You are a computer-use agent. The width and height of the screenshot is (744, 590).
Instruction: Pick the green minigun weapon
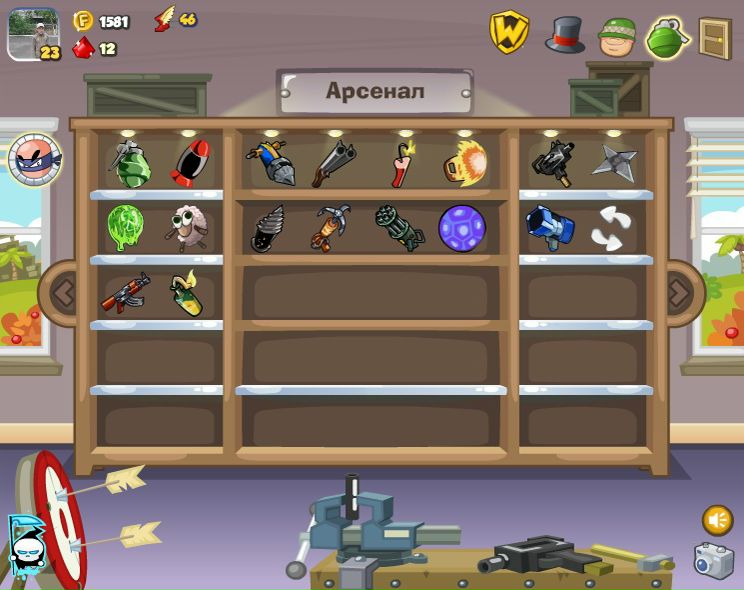point(400,228)
